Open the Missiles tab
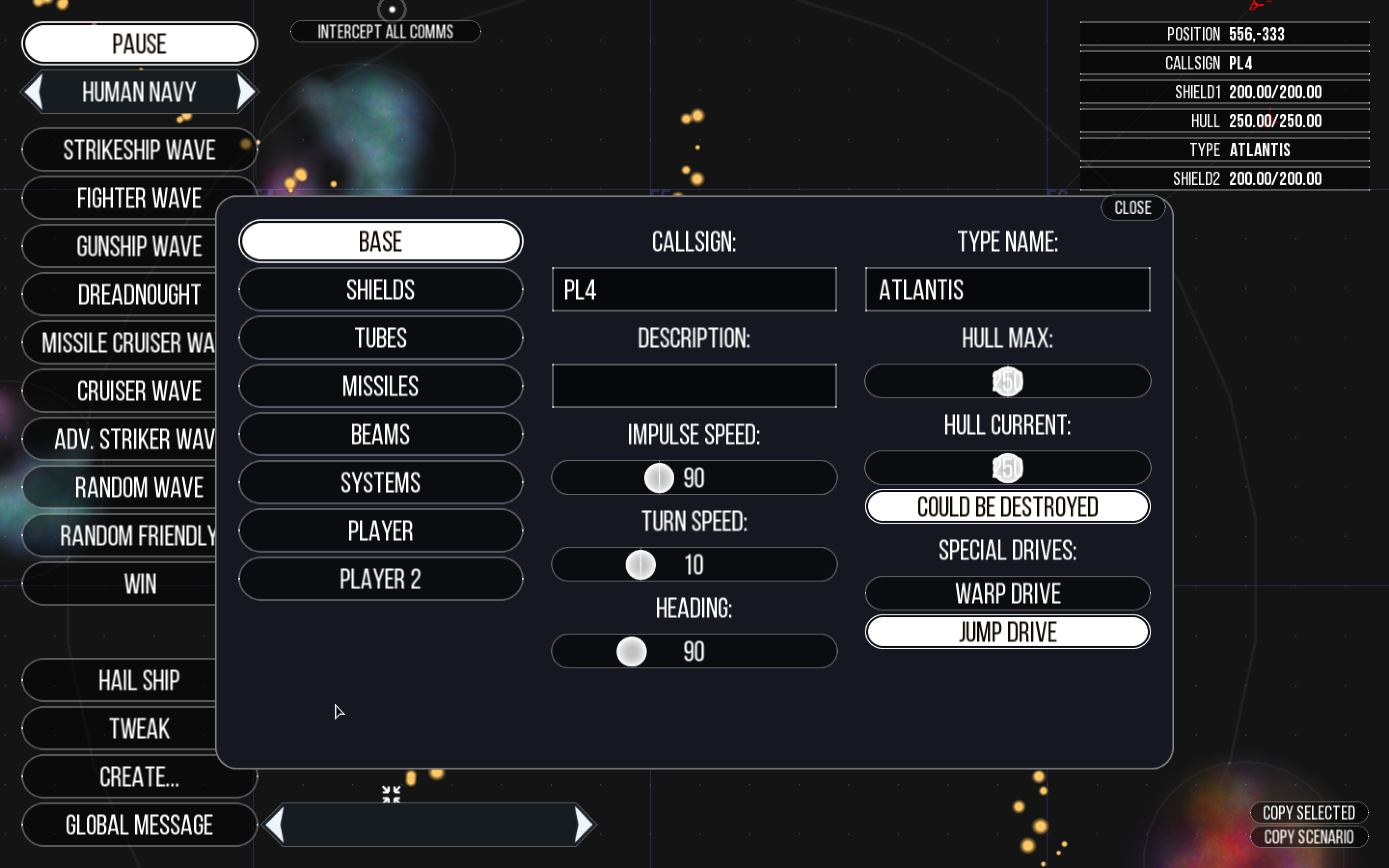Screen dimensions: 1389x868 point(381,386)
